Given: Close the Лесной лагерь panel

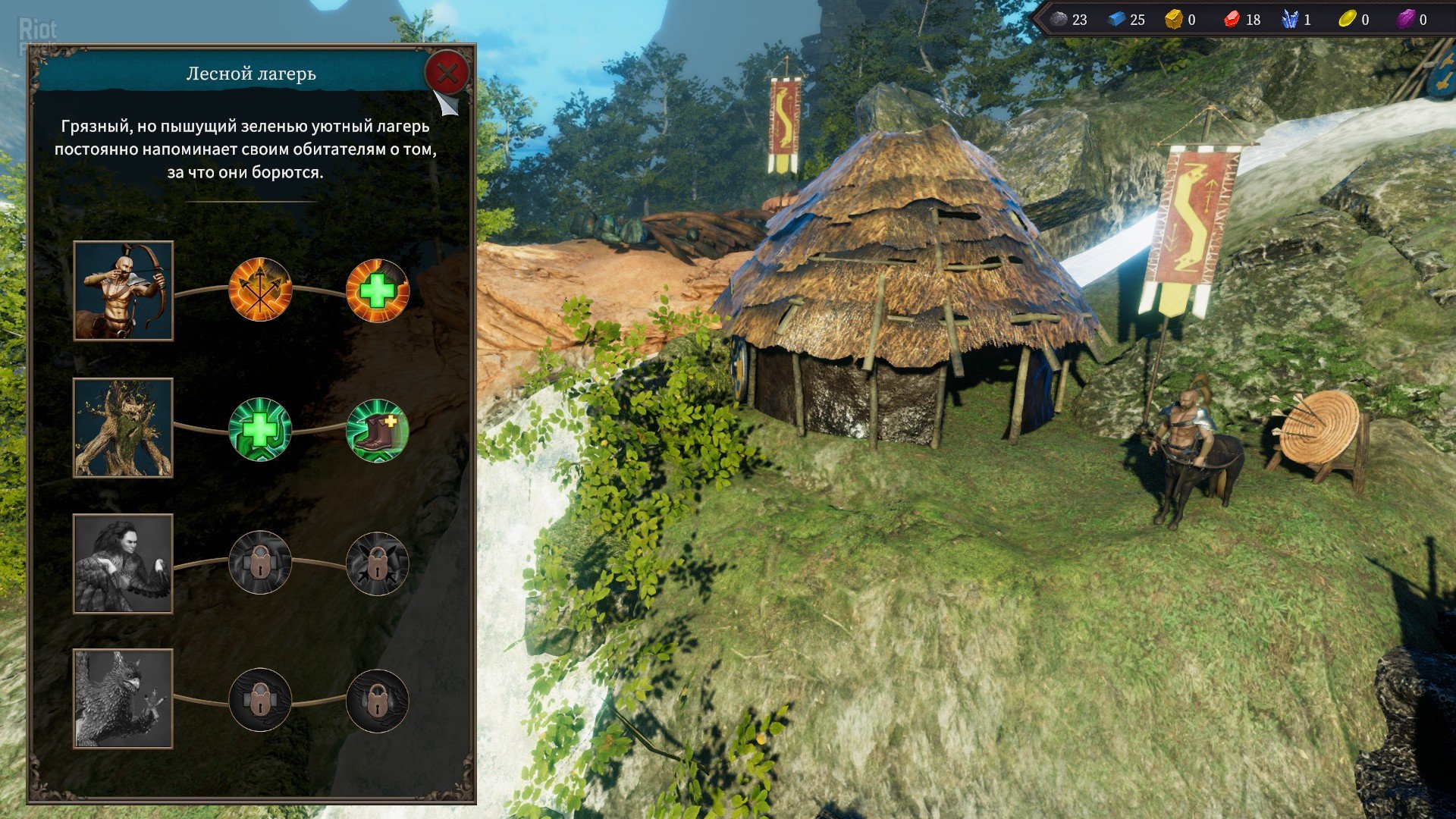Looking at the screenshot, I should [447, 74].
